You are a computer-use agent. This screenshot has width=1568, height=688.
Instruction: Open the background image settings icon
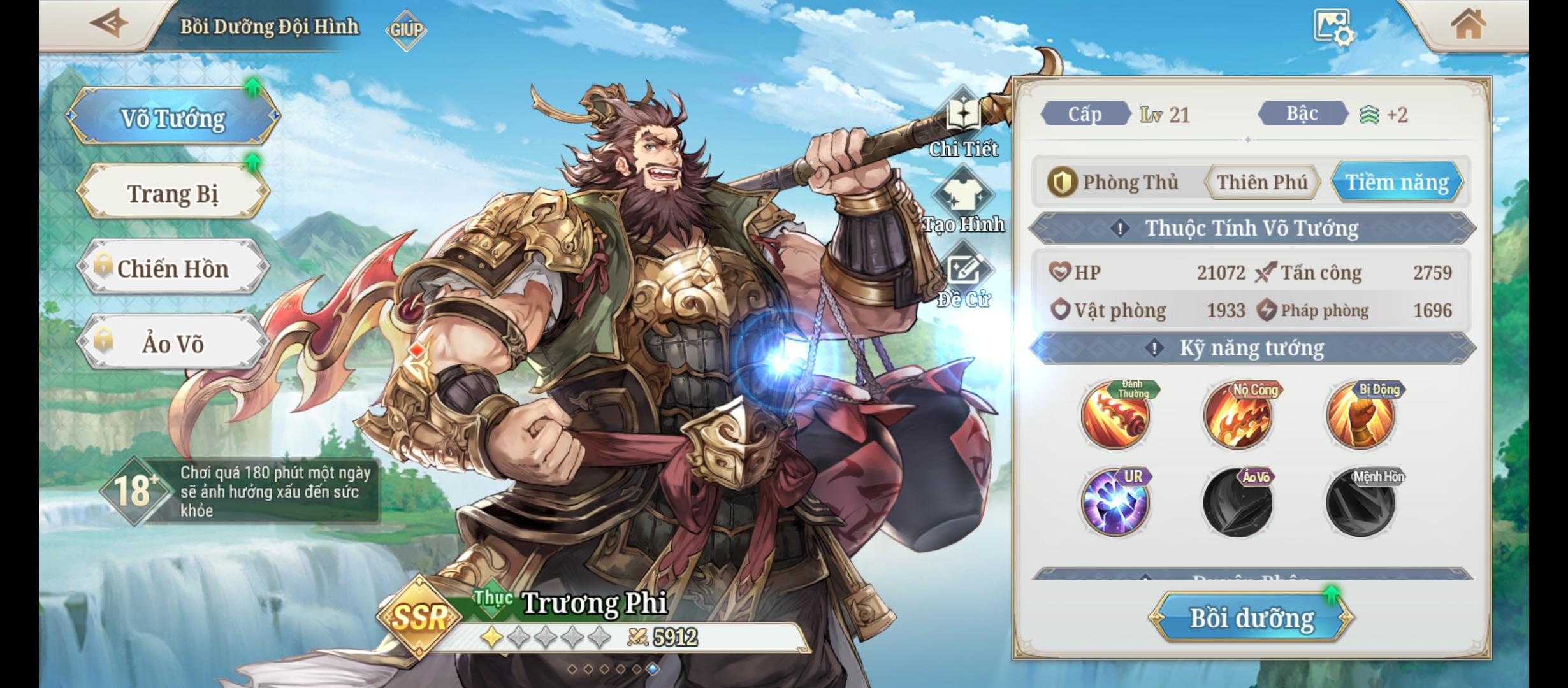click(1333, 27)
